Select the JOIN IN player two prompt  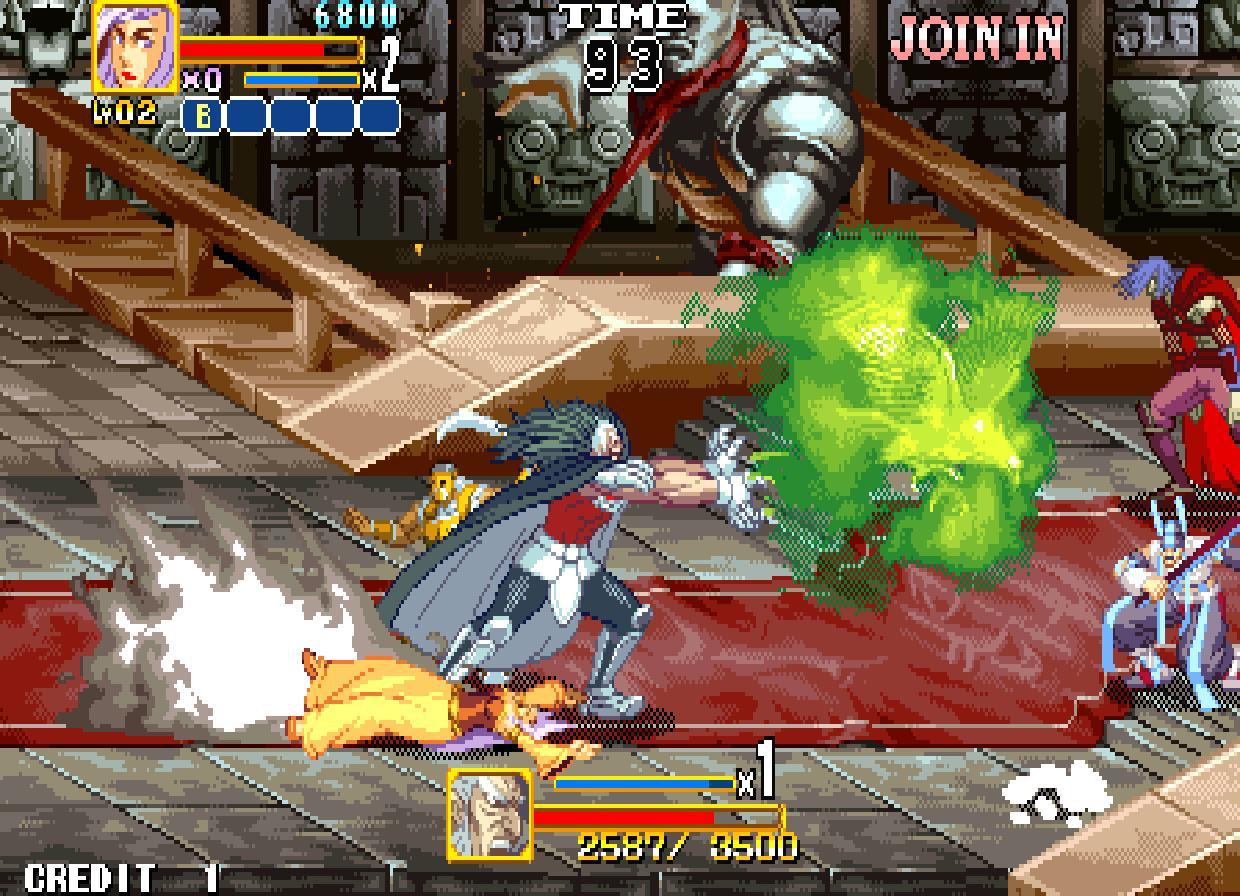976,39
